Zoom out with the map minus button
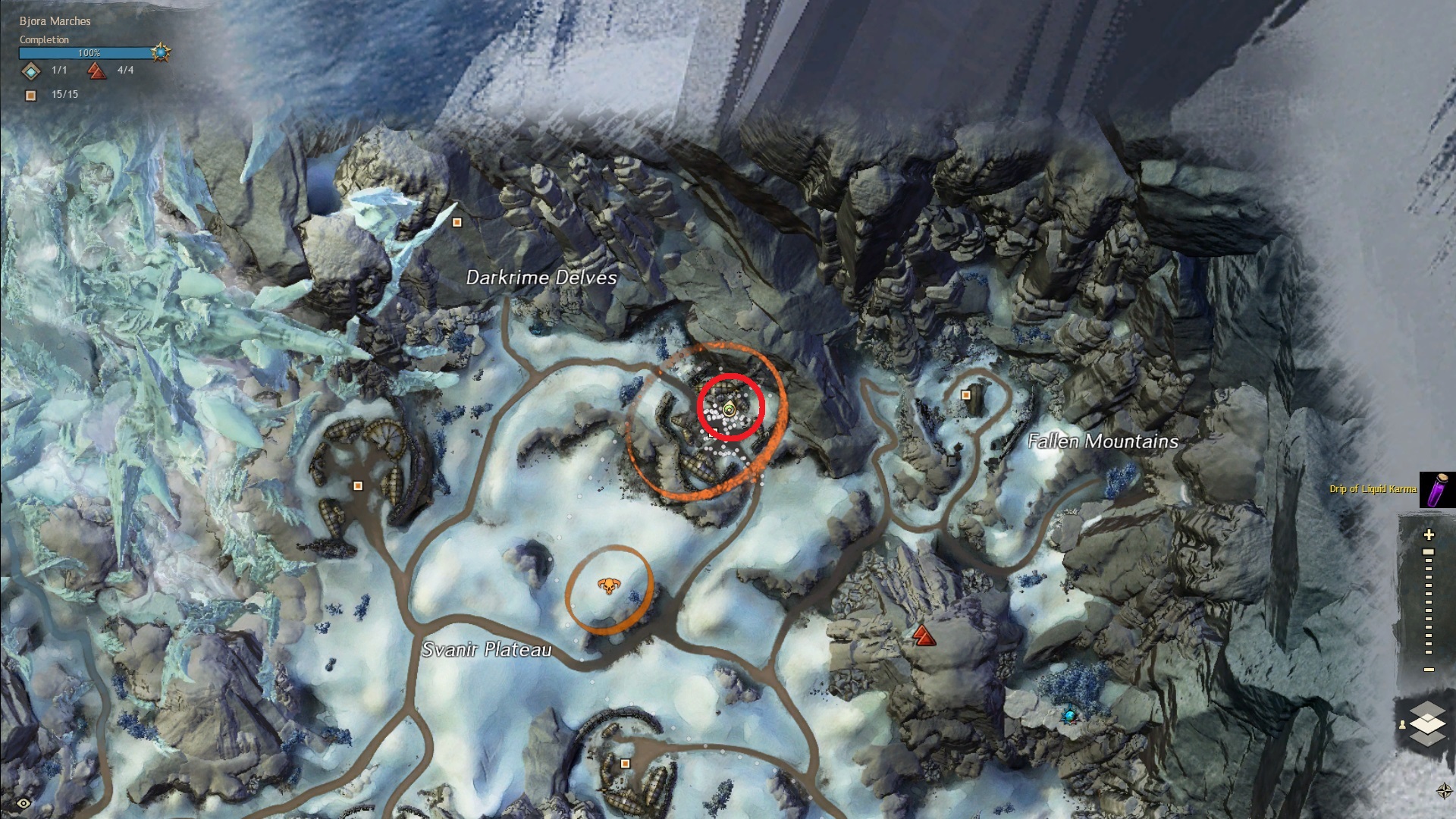This screenshot has width=1456, height=819. pyautogui.click(x=1429, y=669)
